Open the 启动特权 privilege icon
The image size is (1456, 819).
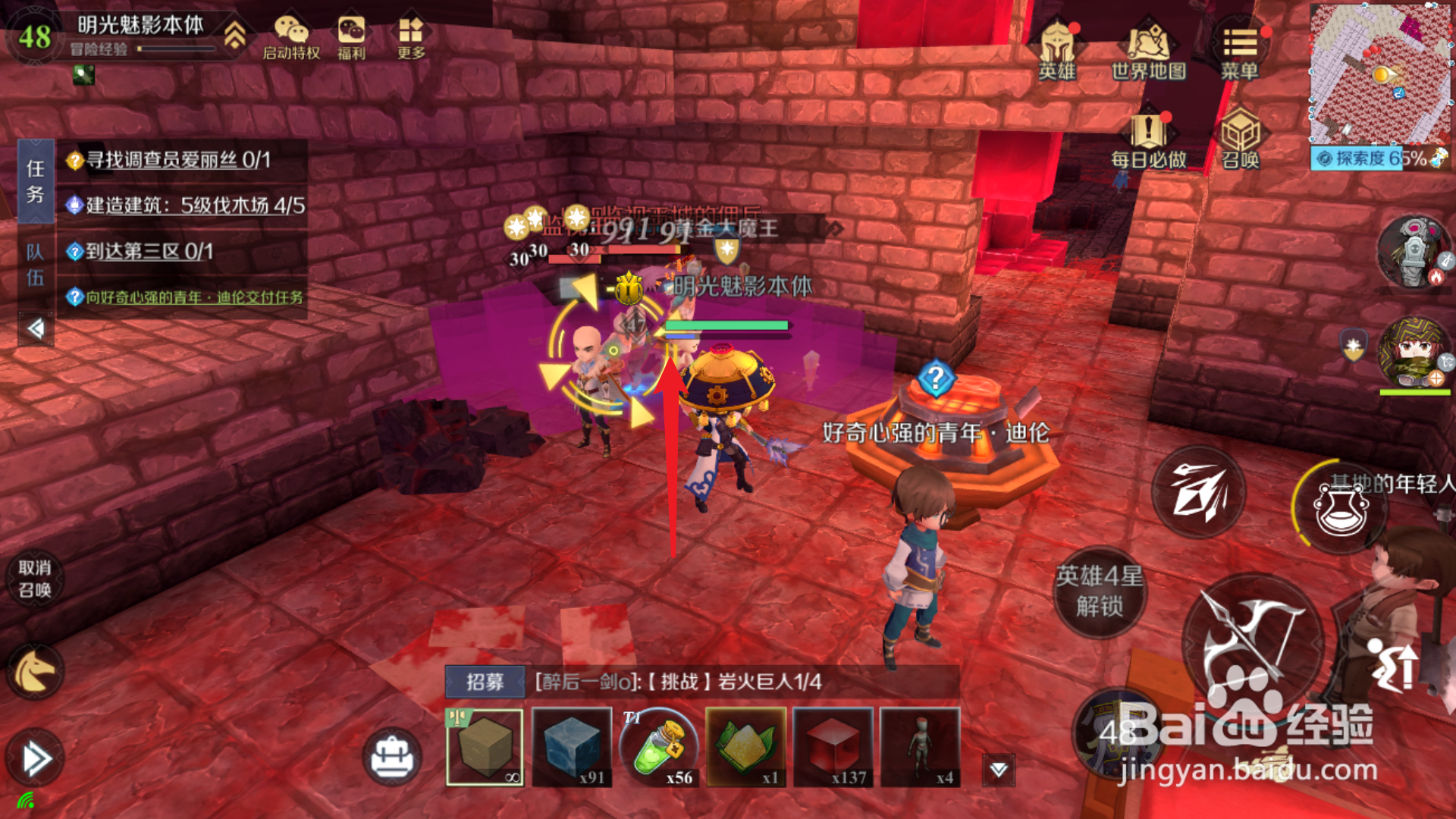pos(291,38)
